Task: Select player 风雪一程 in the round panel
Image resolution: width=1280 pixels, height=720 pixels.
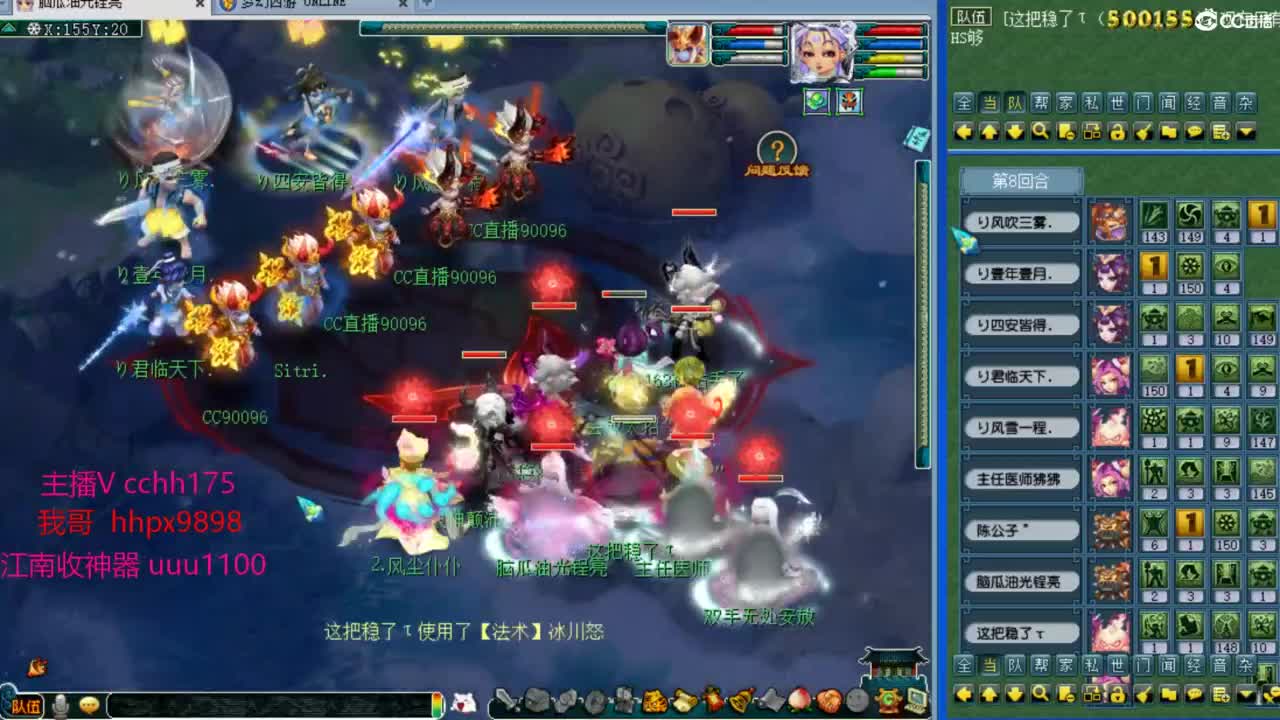Action: 1020,427
